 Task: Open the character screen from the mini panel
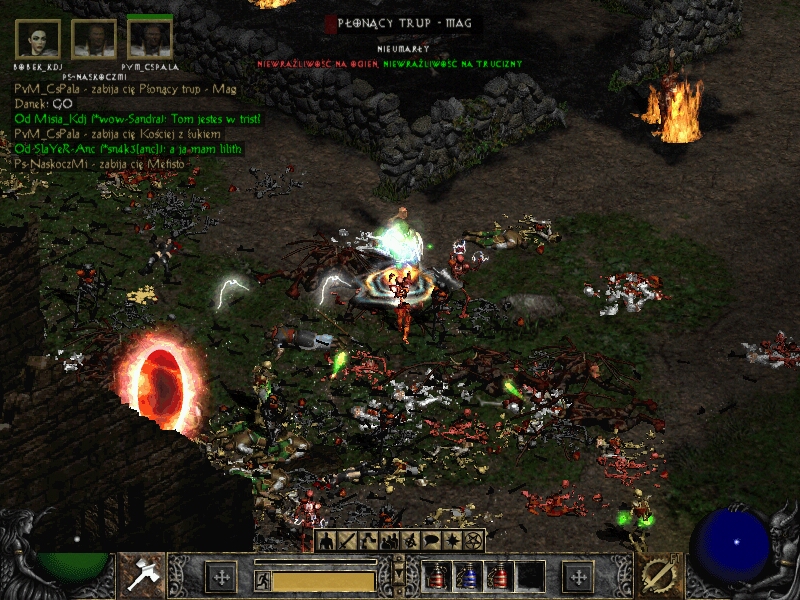point(327,542)
